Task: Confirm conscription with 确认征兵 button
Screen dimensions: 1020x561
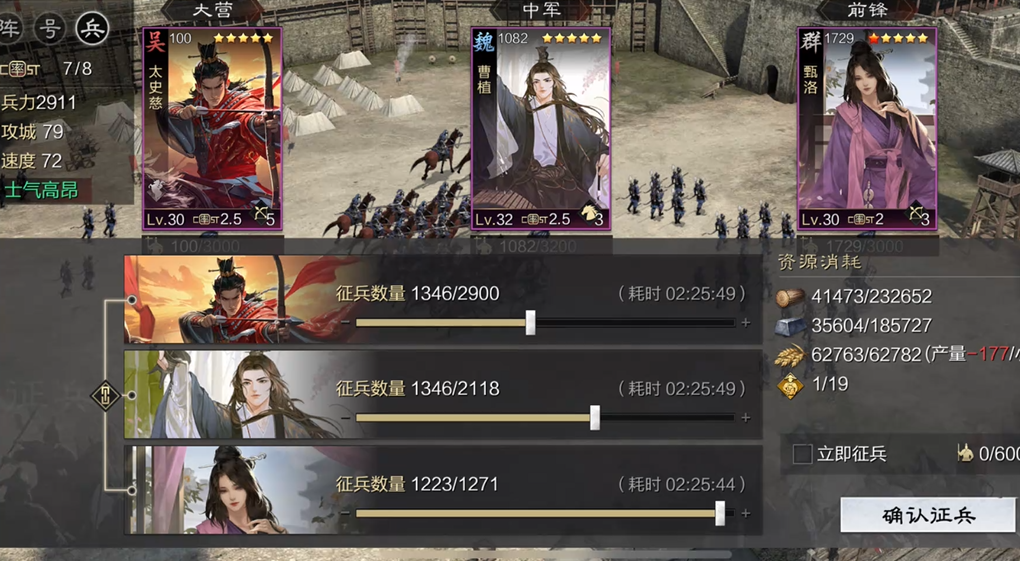Action: [928, 515]
